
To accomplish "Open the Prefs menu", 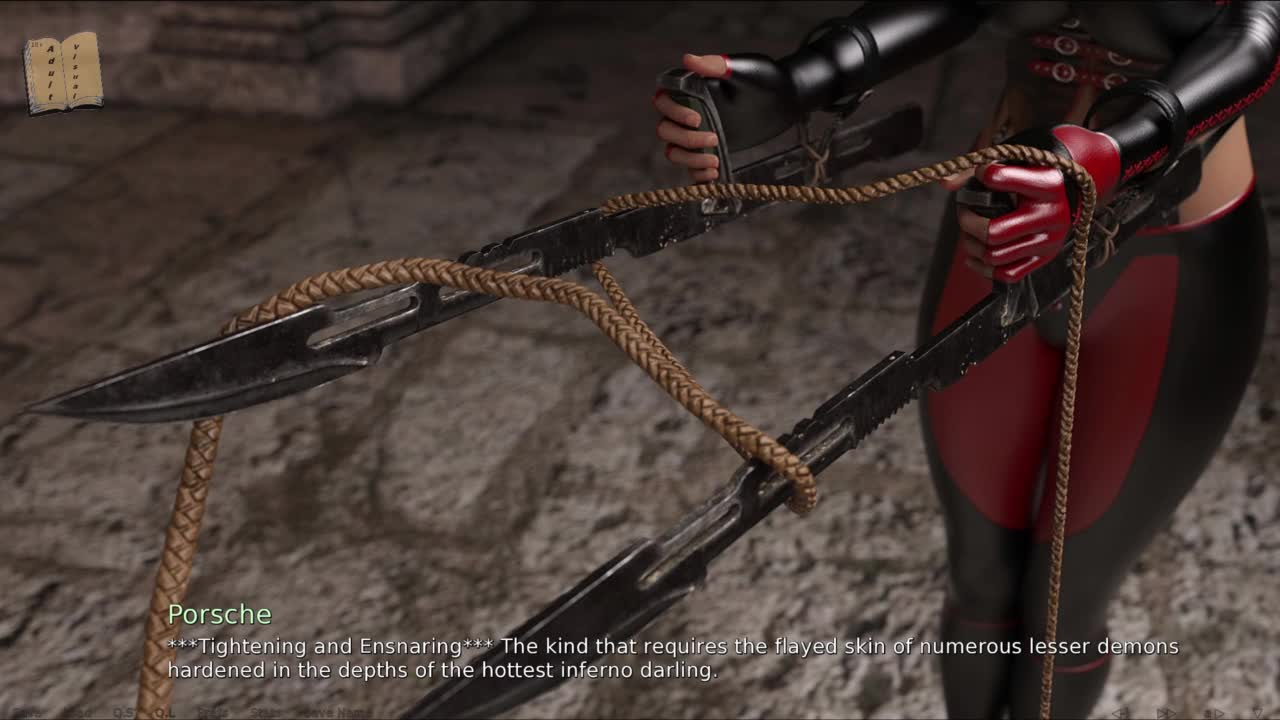I will [x=213, y=713].
